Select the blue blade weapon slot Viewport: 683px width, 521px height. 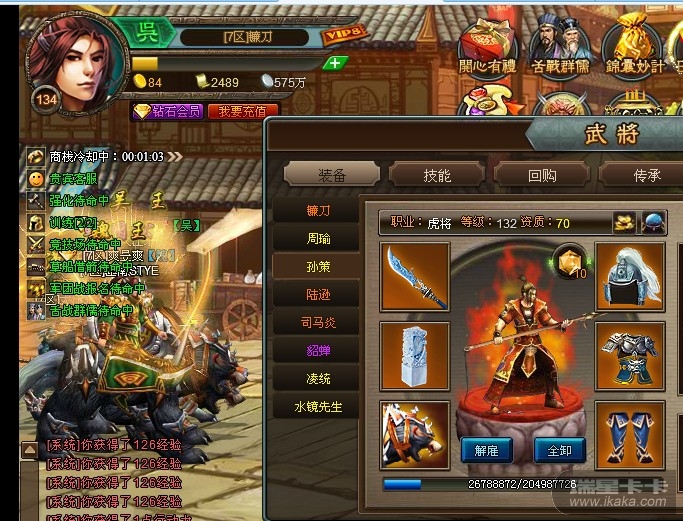coord(415,276)
